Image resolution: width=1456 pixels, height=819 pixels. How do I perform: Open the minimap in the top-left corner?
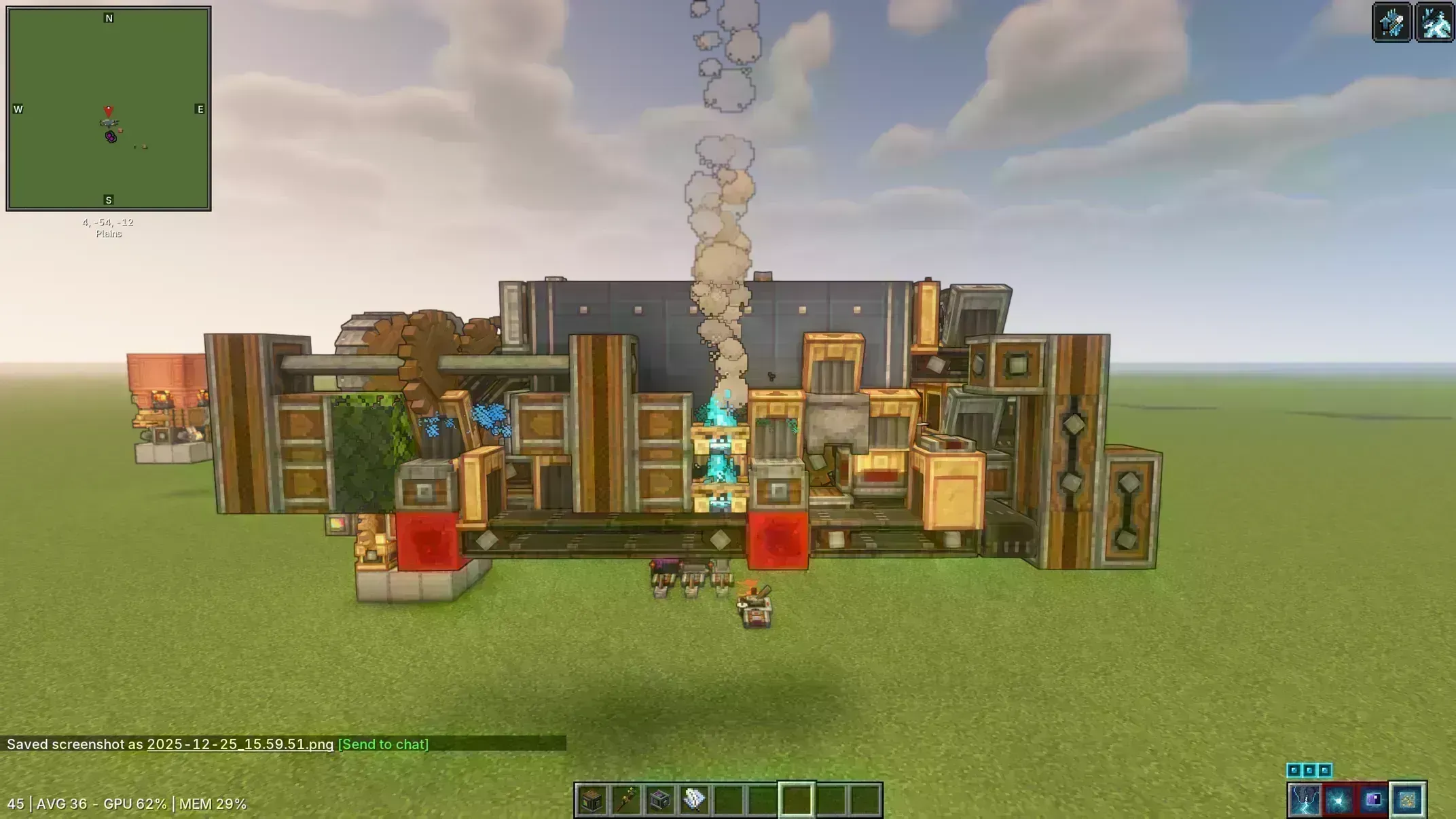(109, 109)
